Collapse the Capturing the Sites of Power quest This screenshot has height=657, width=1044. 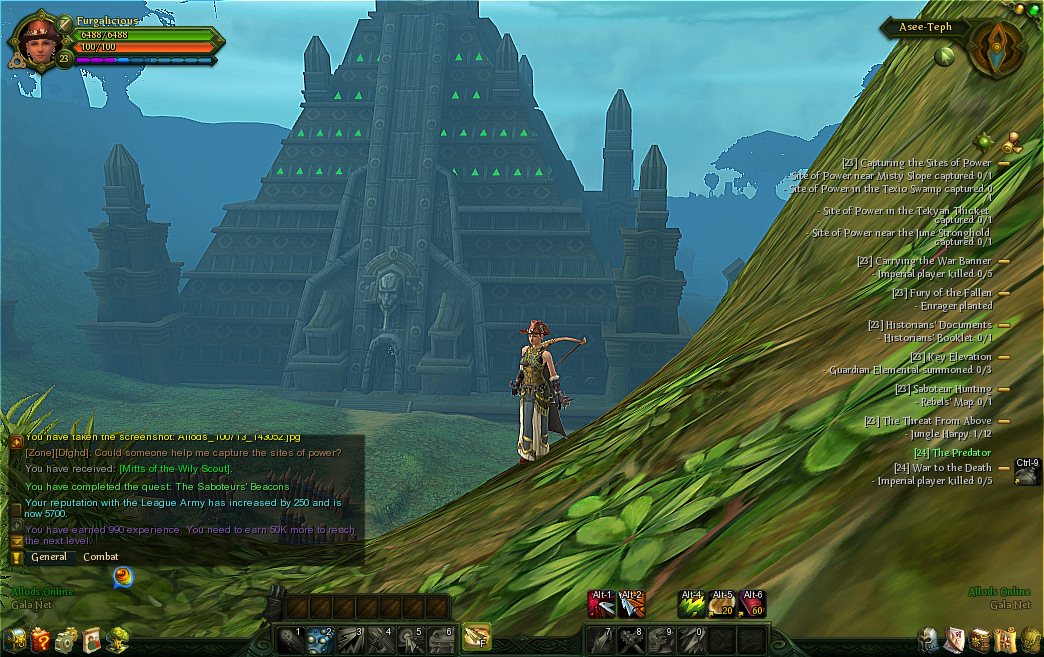coord(1003,163)
